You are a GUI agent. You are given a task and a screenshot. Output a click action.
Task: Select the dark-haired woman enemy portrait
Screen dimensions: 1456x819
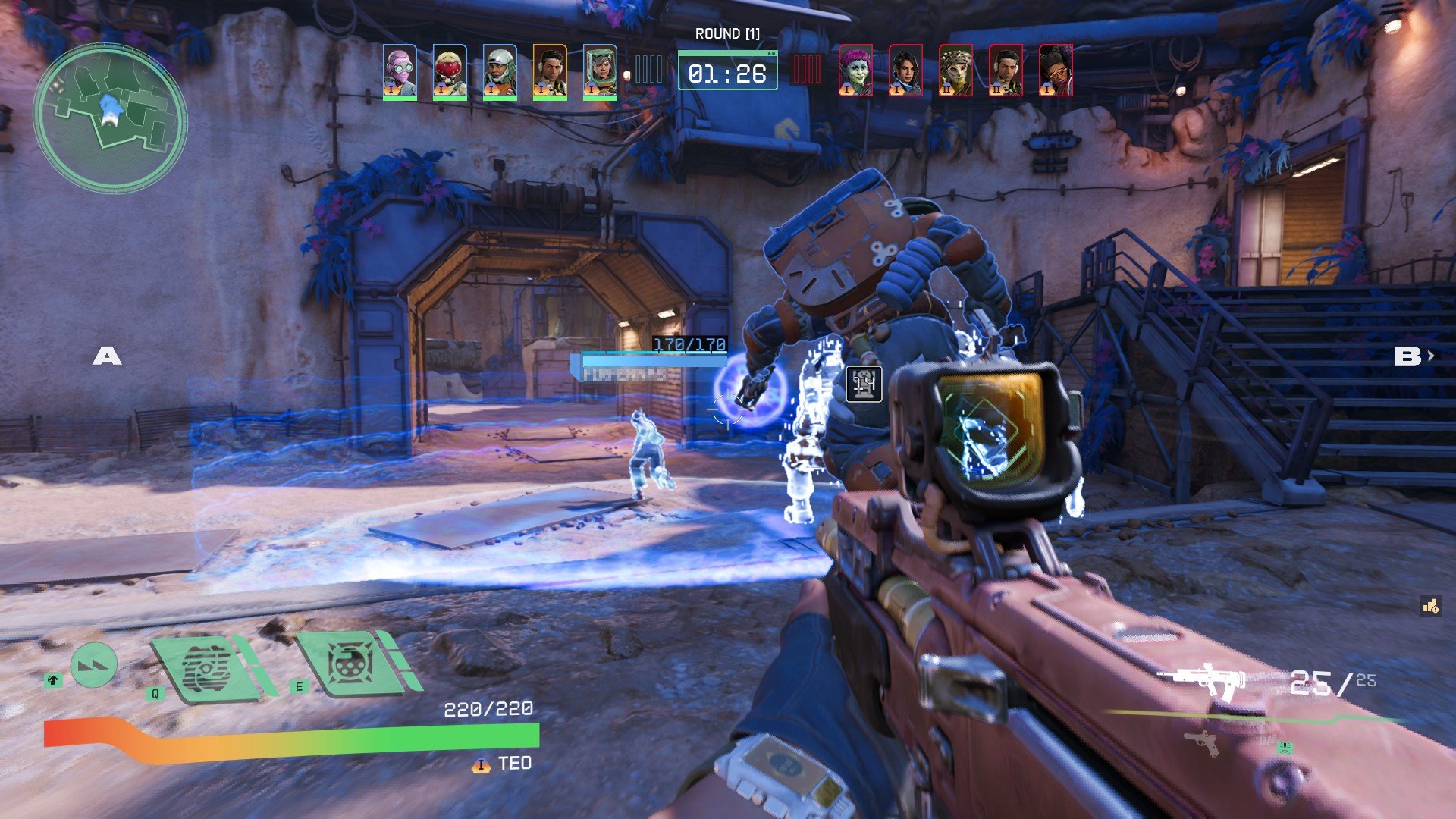pos(905,70)
